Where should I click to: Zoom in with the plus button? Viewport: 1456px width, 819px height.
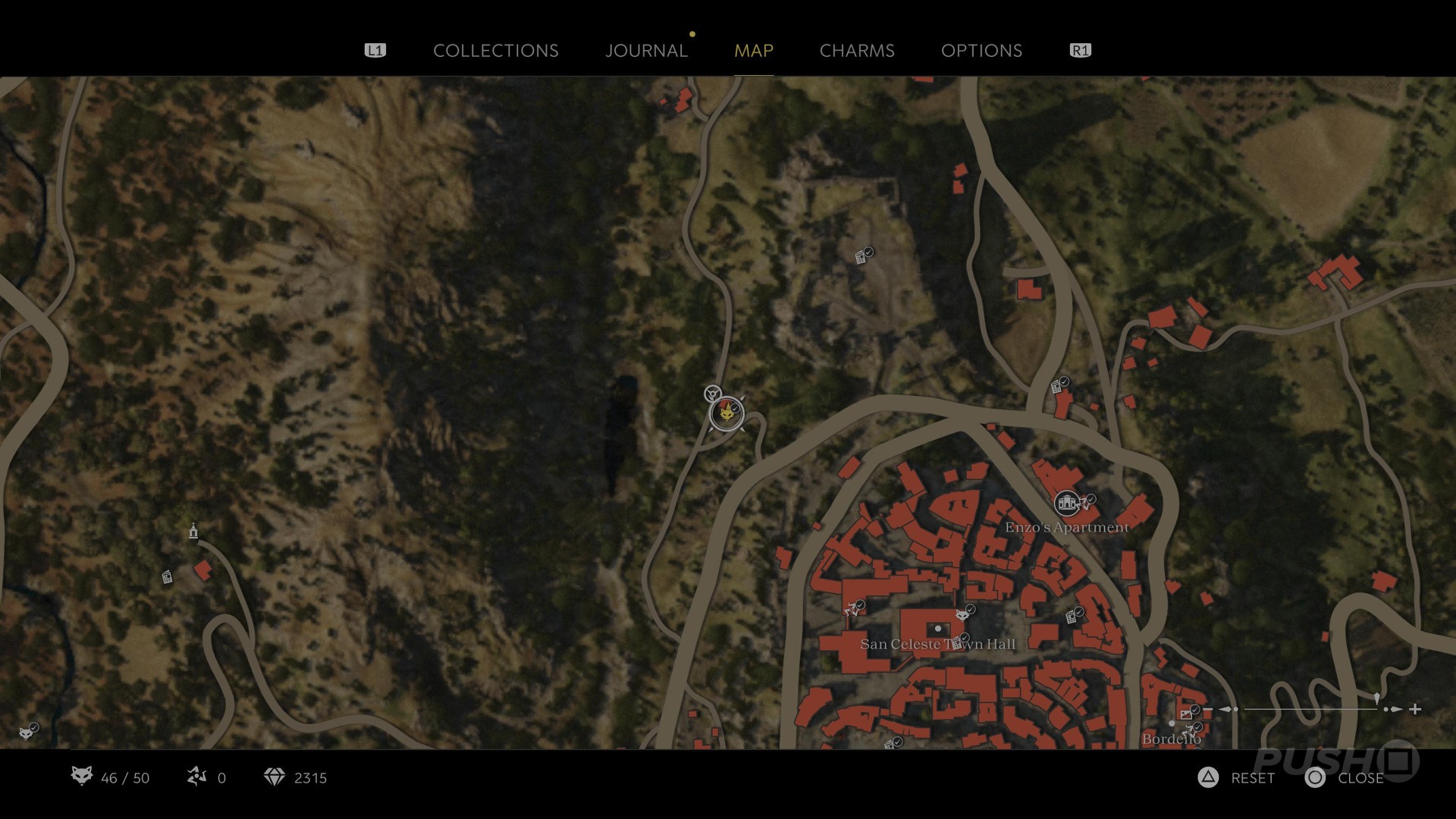click(x=1415, y=710)
